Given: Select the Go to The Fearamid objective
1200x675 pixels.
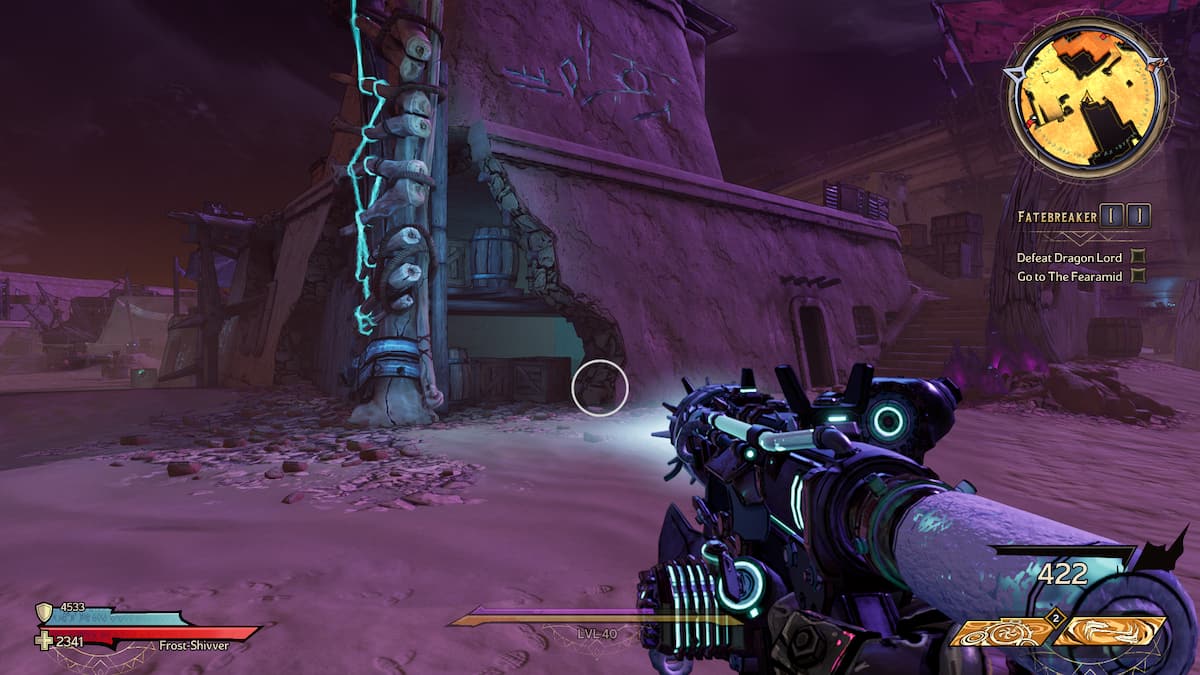Looking at the screenshot, I should tap(1070, 276).
